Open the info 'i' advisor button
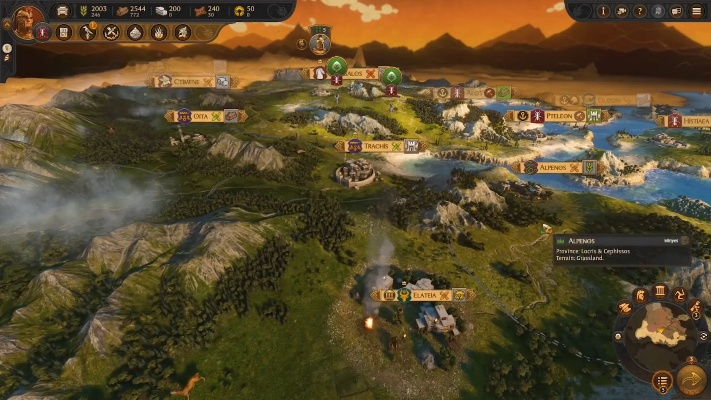711x400 pixels. point(603,11)
